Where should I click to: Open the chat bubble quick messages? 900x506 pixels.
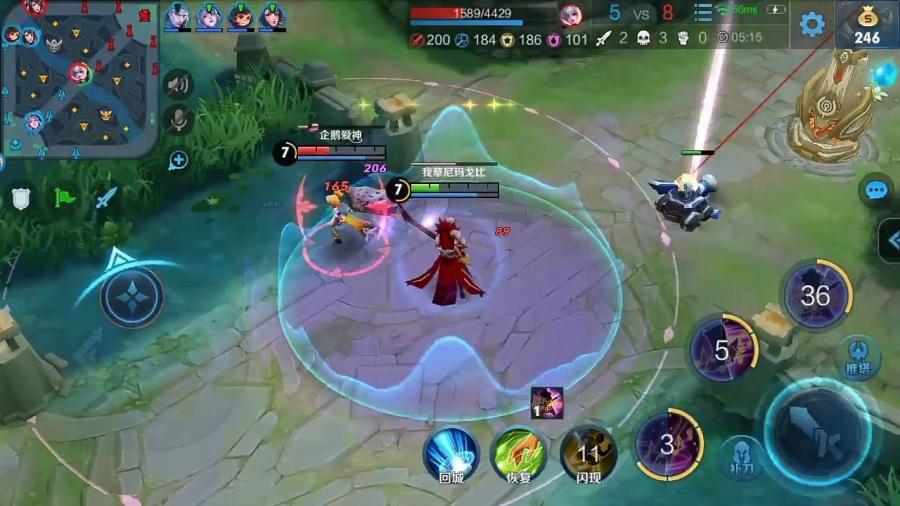click(877, 190)
